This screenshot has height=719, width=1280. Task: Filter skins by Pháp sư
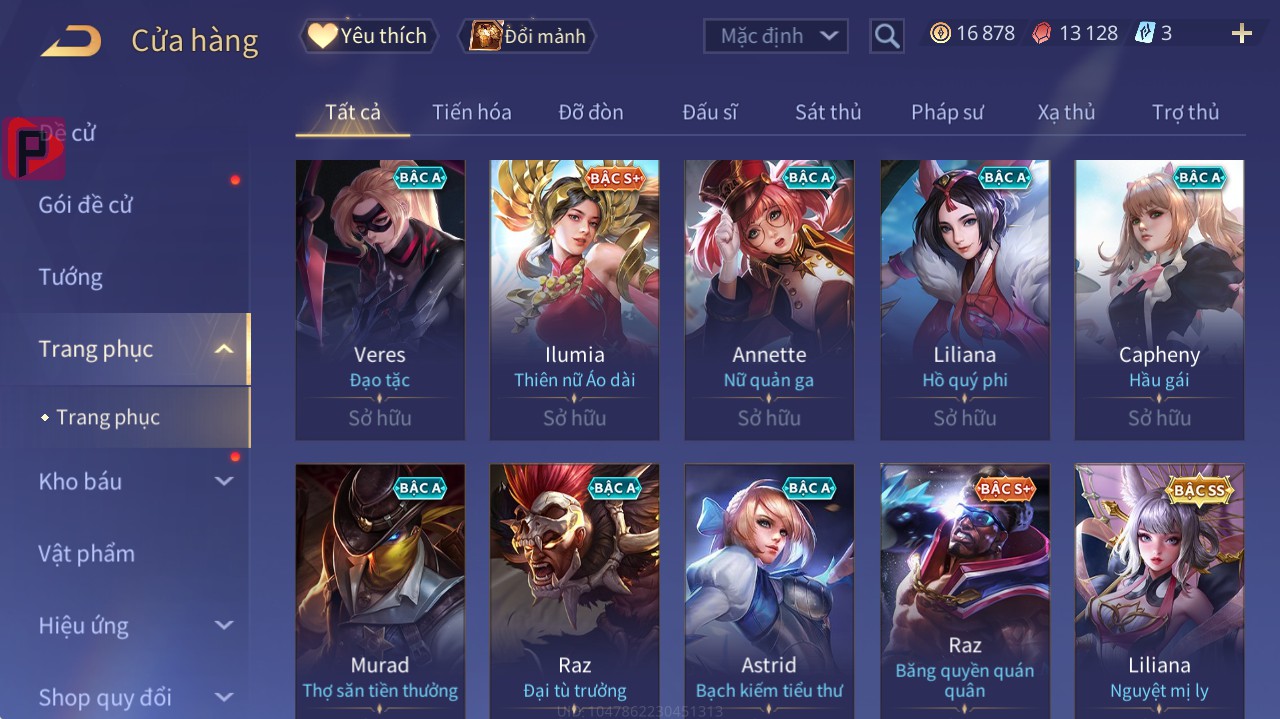[947, 112]
